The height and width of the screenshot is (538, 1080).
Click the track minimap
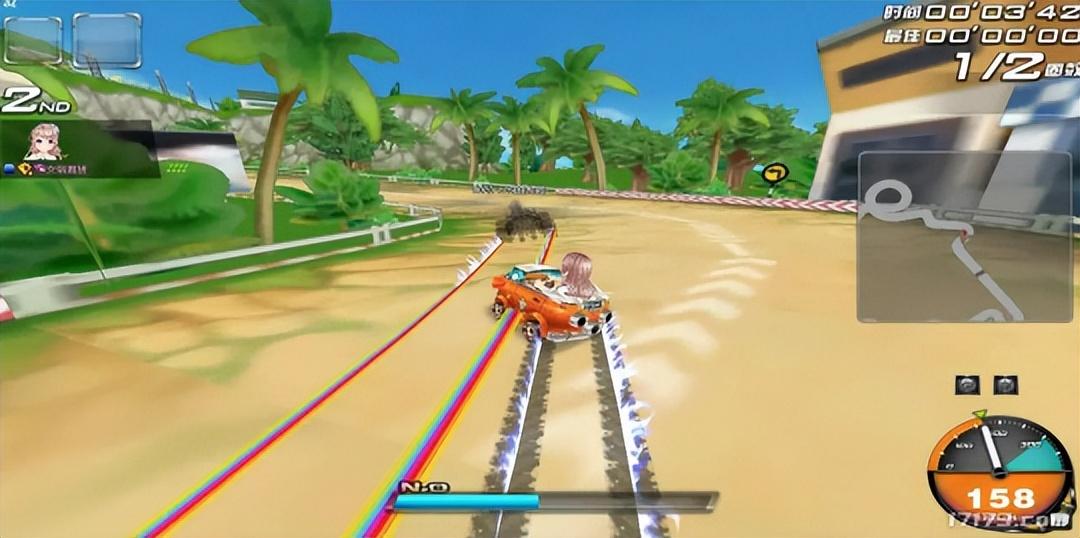pyautogui.click(x=964, y=237)
